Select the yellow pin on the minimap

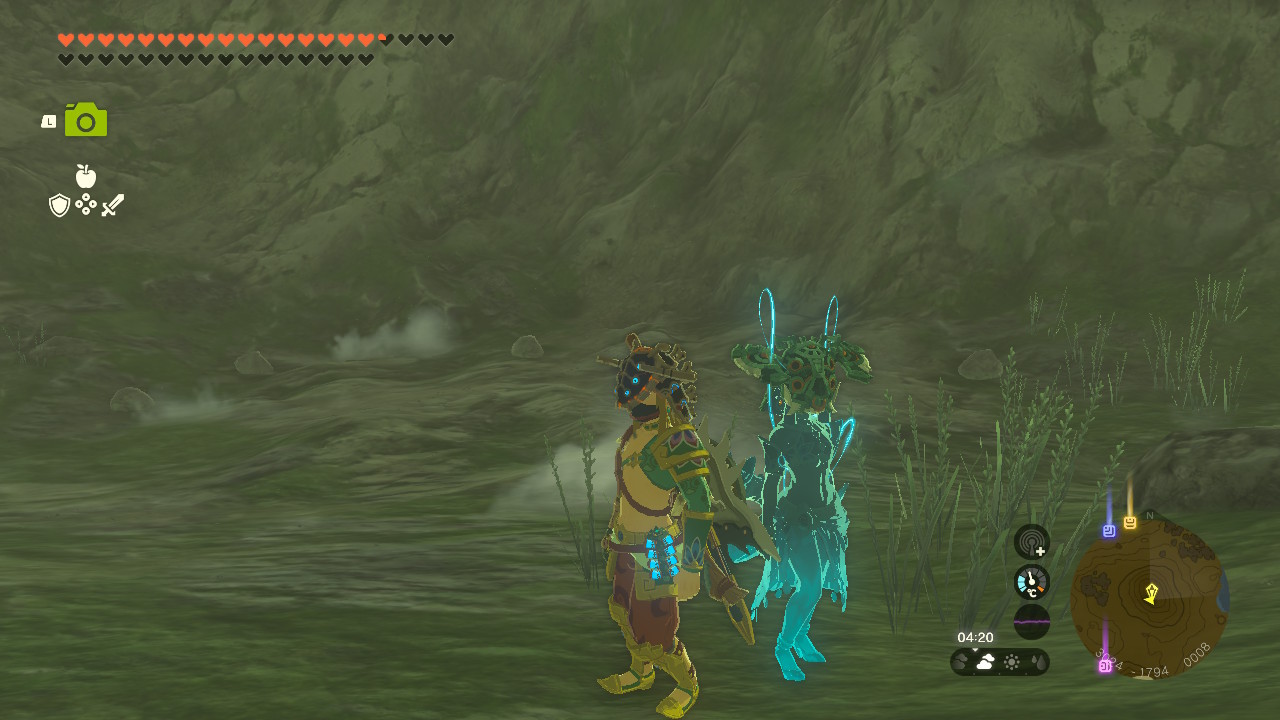[1130, 522]
